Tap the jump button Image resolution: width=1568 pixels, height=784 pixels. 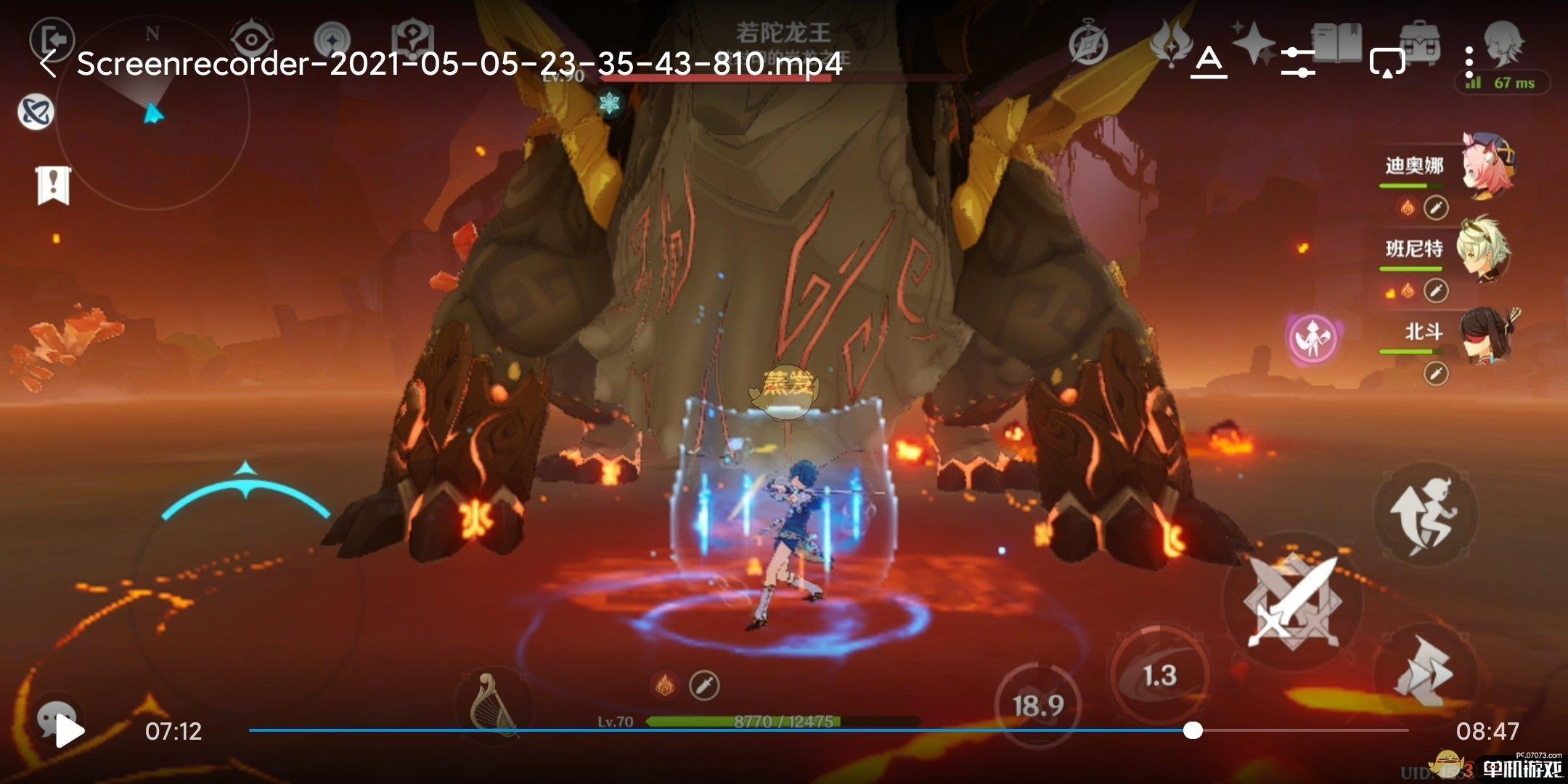click(x=1424, y=513)
